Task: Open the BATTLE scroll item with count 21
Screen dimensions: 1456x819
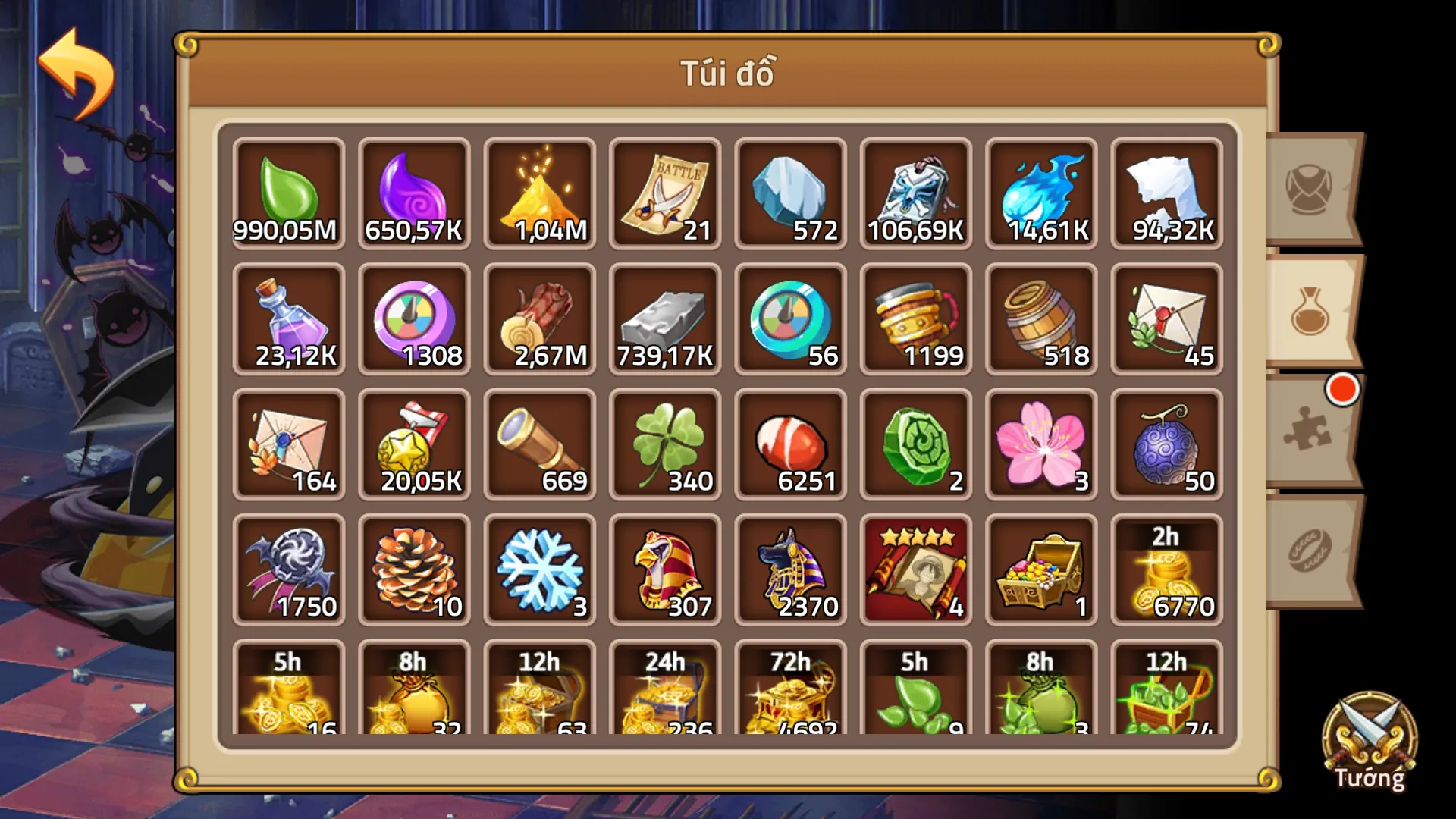Action: click(664, 190)
